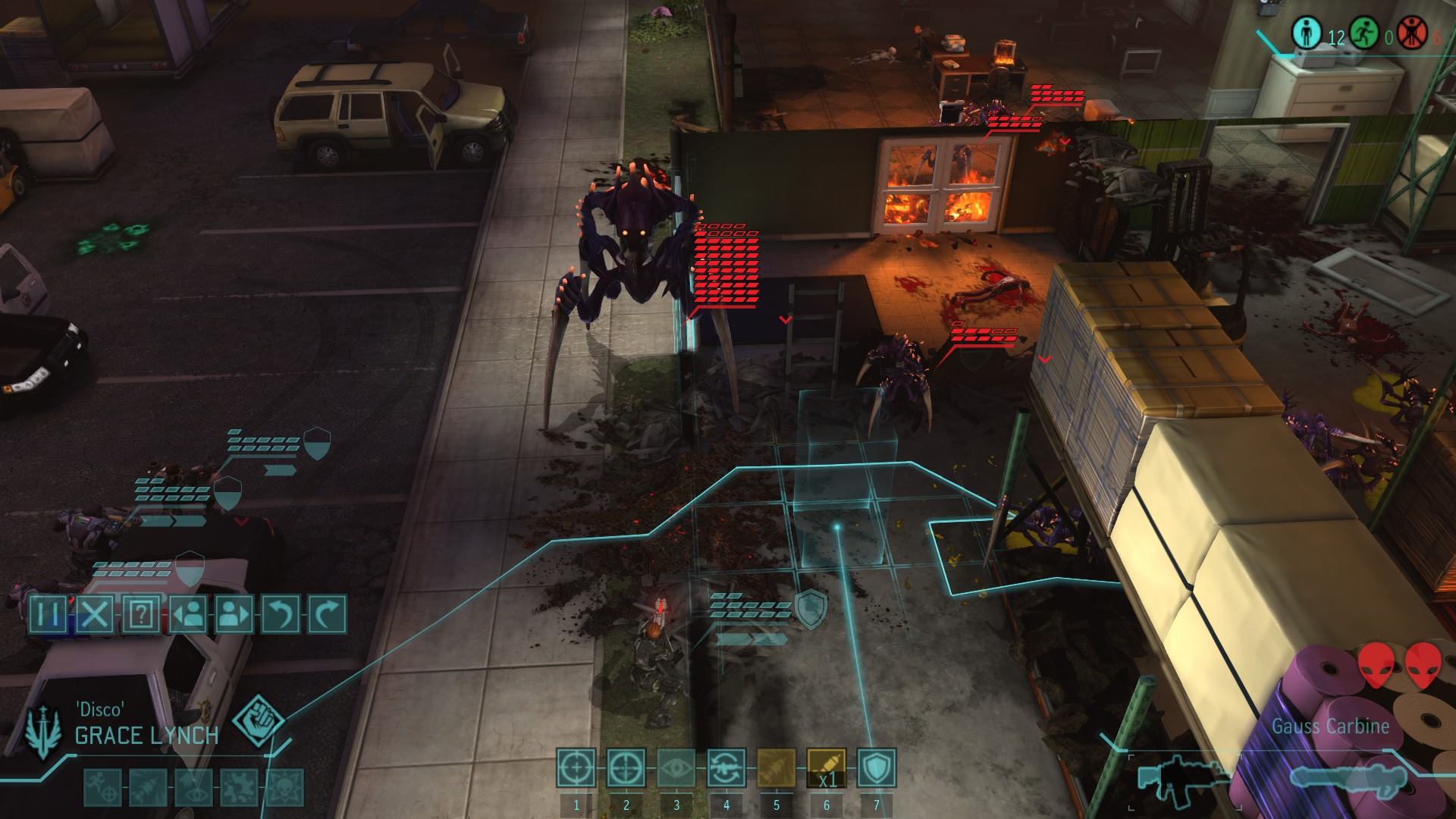Choose the Overwatch eye ability
This screenshot has height=819, width=1456.
[x=676, y=767]
